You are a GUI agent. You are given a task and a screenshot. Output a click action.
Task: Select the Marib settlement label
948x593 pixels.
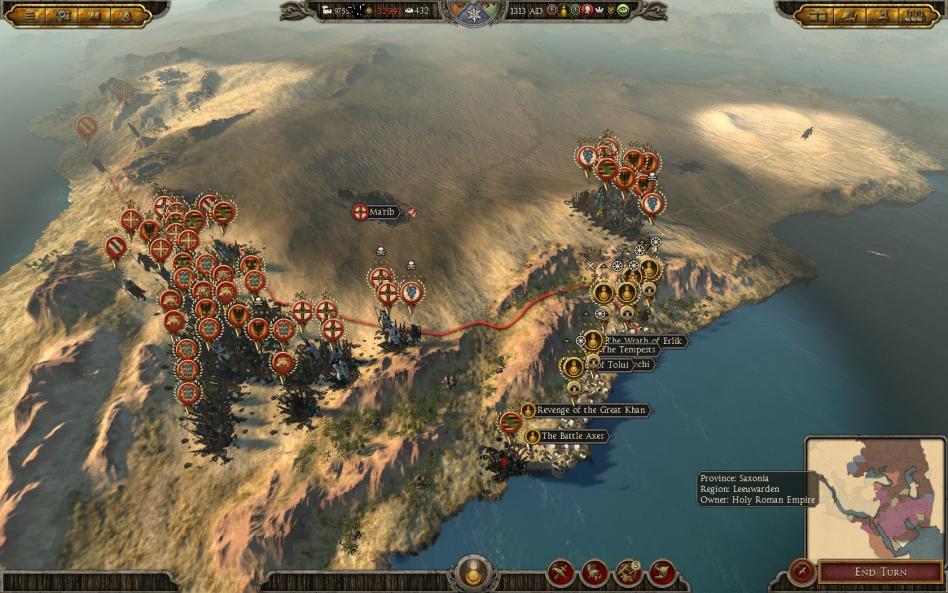(382, 212)
